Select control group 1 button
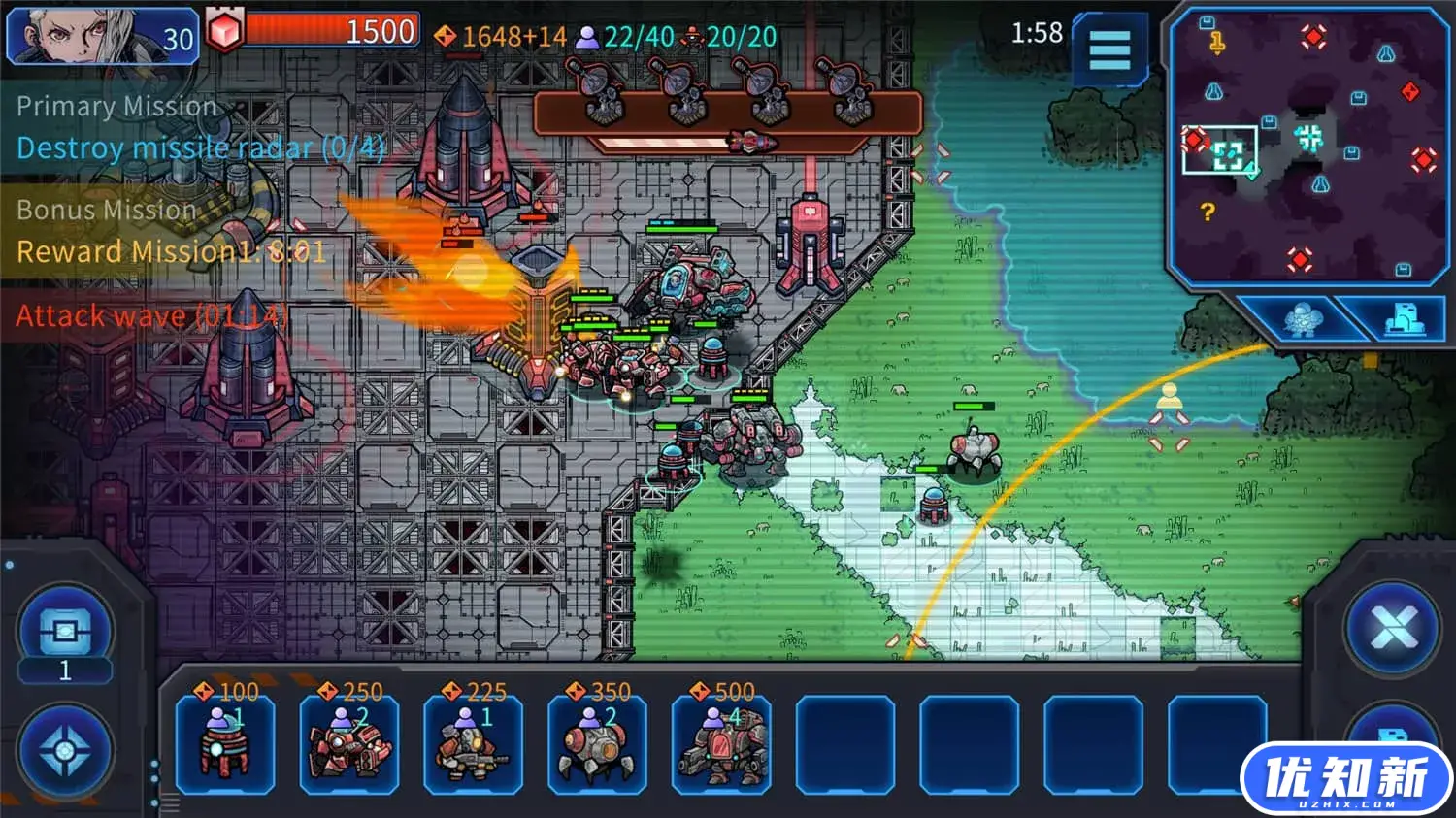 [x=65, y=637]
